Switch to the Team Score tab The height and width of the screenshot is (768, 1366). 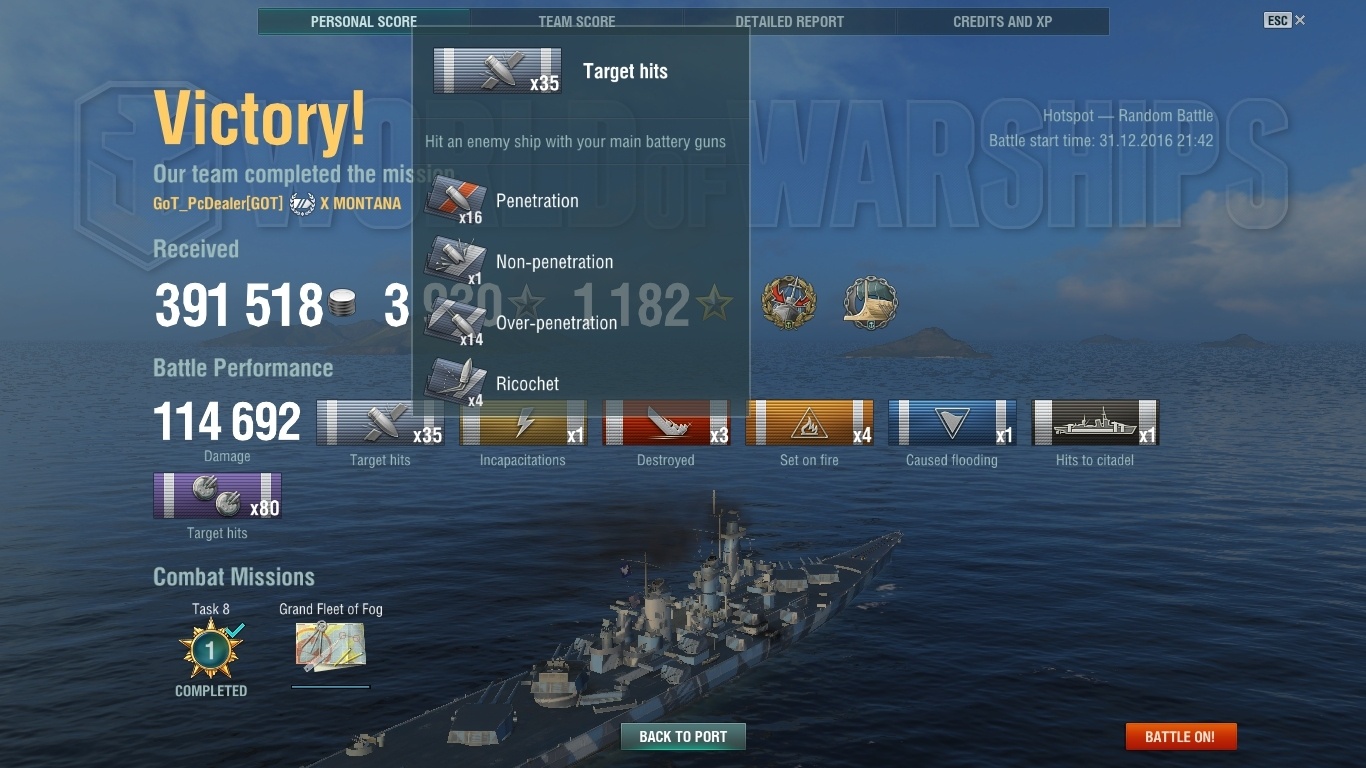pyautogui.click(x=576, y=21)
